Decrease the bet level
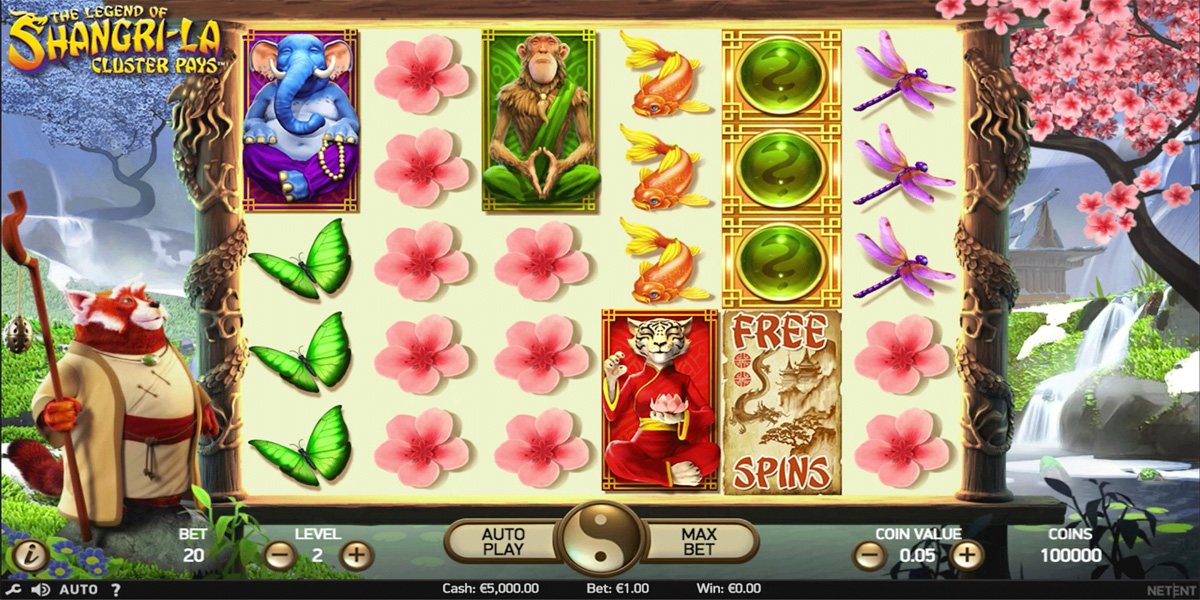This screenshot has width=1200, height=600. (280, 555)
